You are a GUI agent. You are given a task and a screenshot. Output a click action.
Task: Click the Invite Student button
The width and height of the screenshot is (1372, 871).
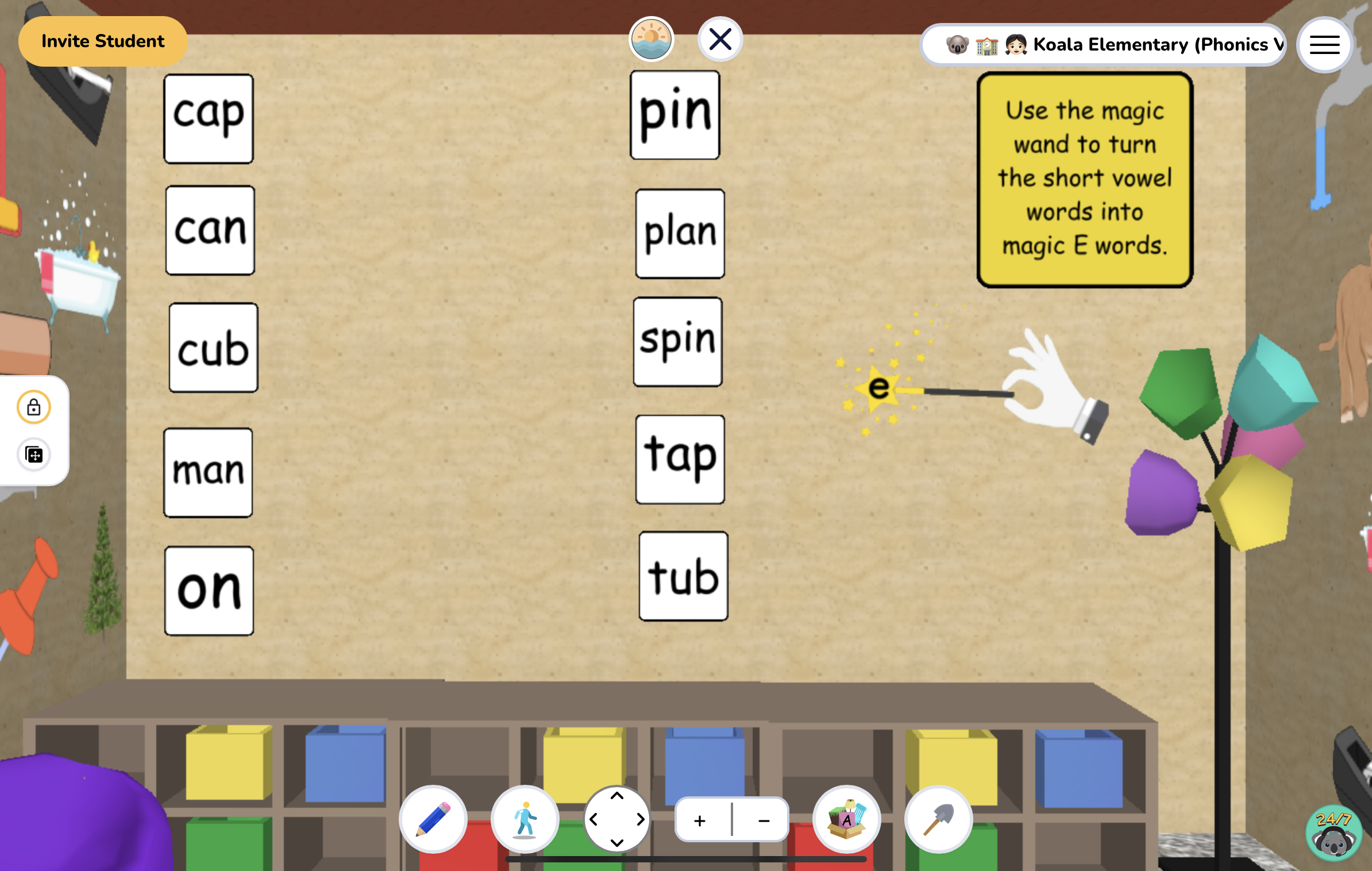click(x=102, y=41)
